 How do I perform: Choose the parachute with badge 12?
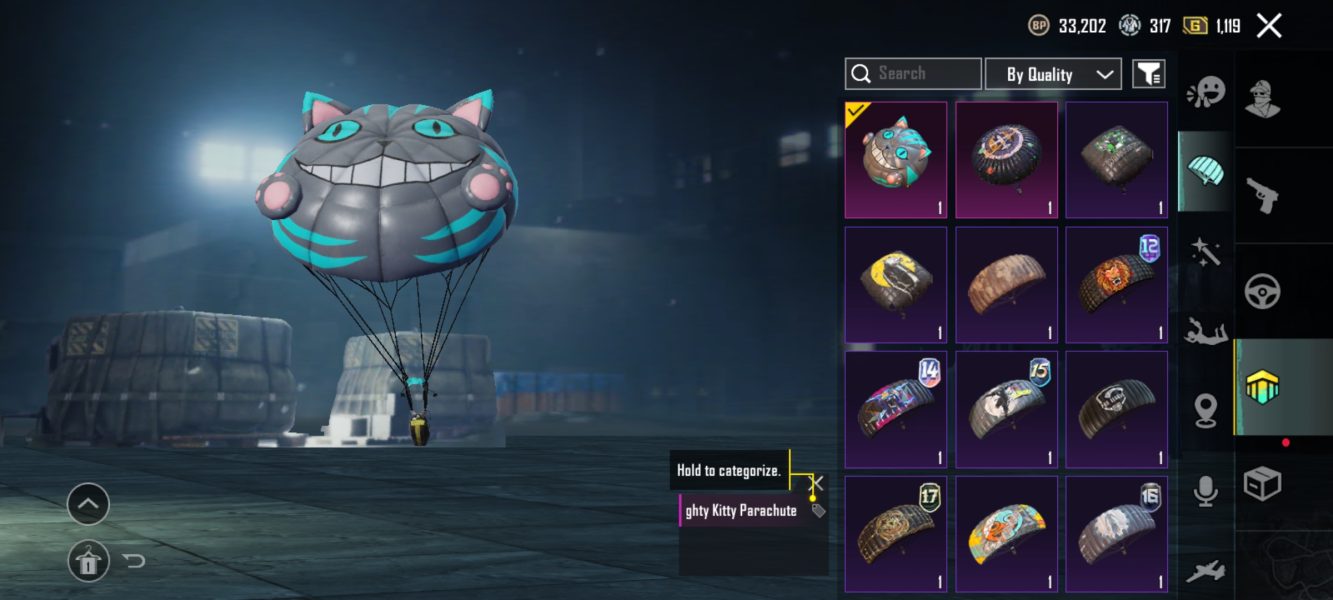click(1116, 284)
